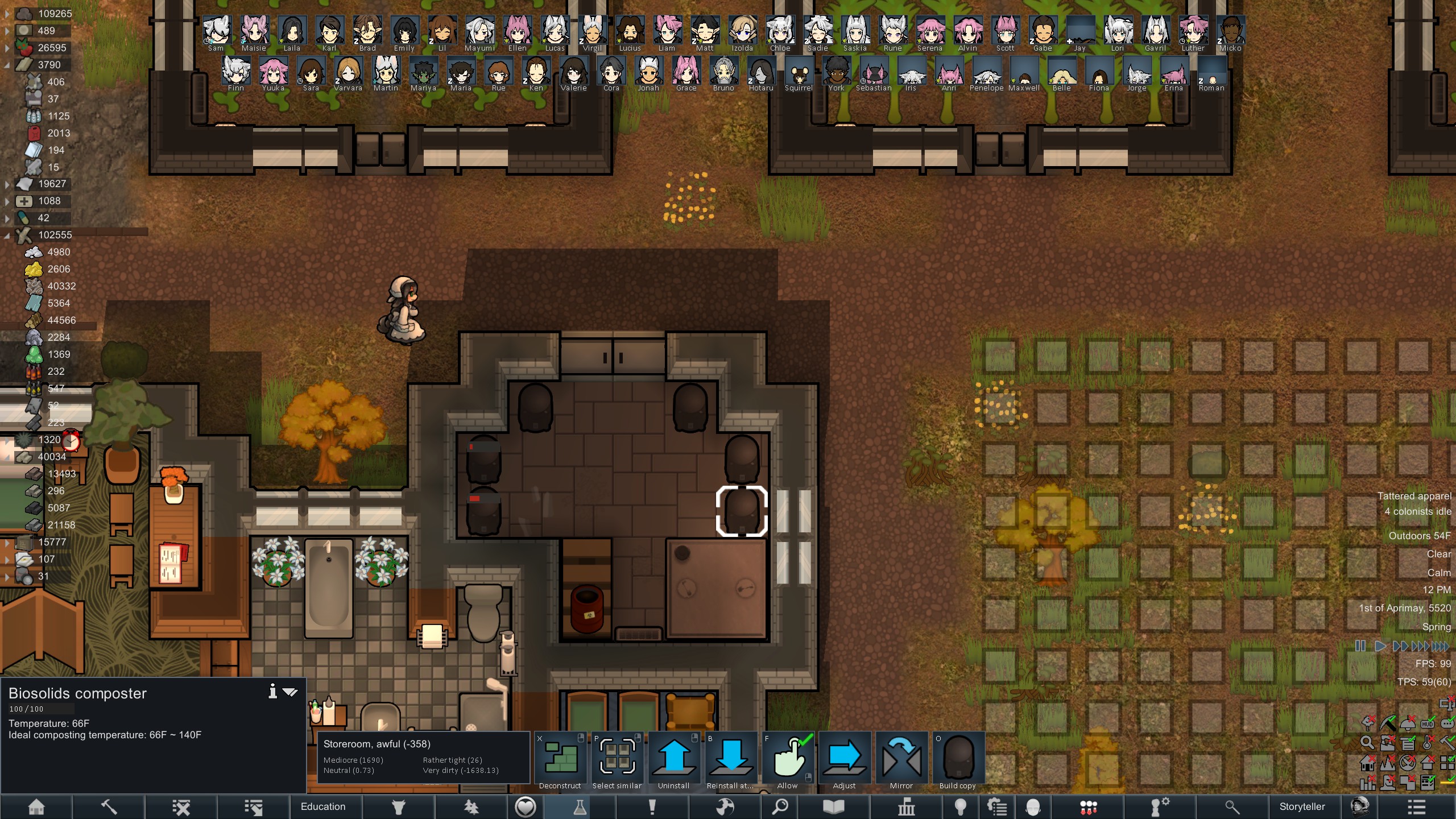Set game speed to normal play
The image size is (1456, 819).
(1379, 646)
